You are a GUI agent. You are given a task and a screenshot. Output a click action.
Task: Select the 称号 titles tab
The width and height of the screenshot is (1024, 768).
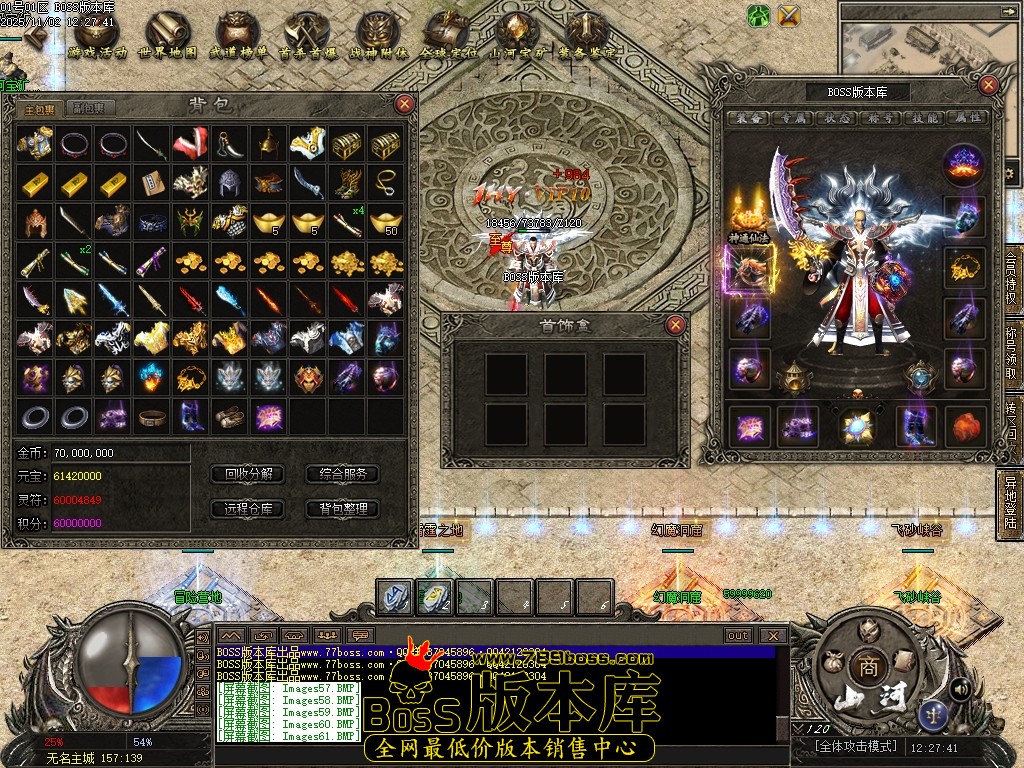881,117
